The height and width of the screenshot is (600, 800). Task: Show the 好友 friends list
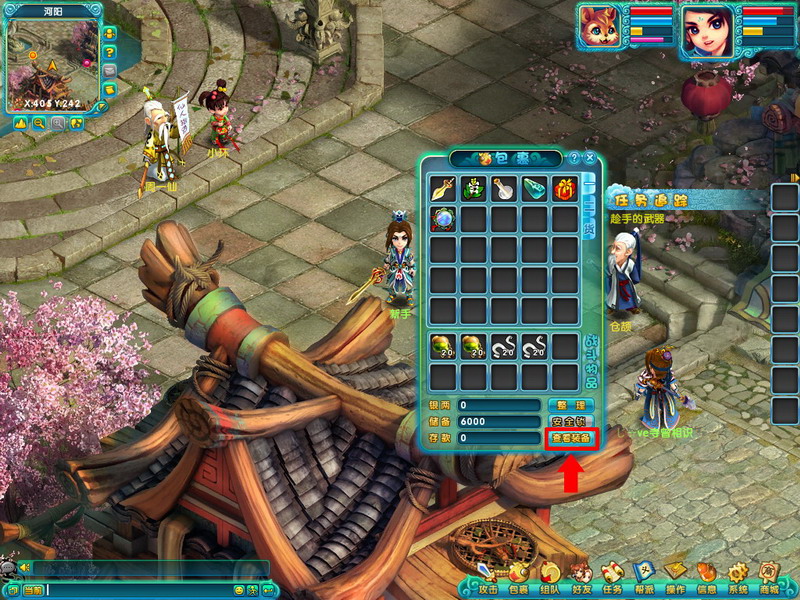pyautogui.click(x=582, y=579)
